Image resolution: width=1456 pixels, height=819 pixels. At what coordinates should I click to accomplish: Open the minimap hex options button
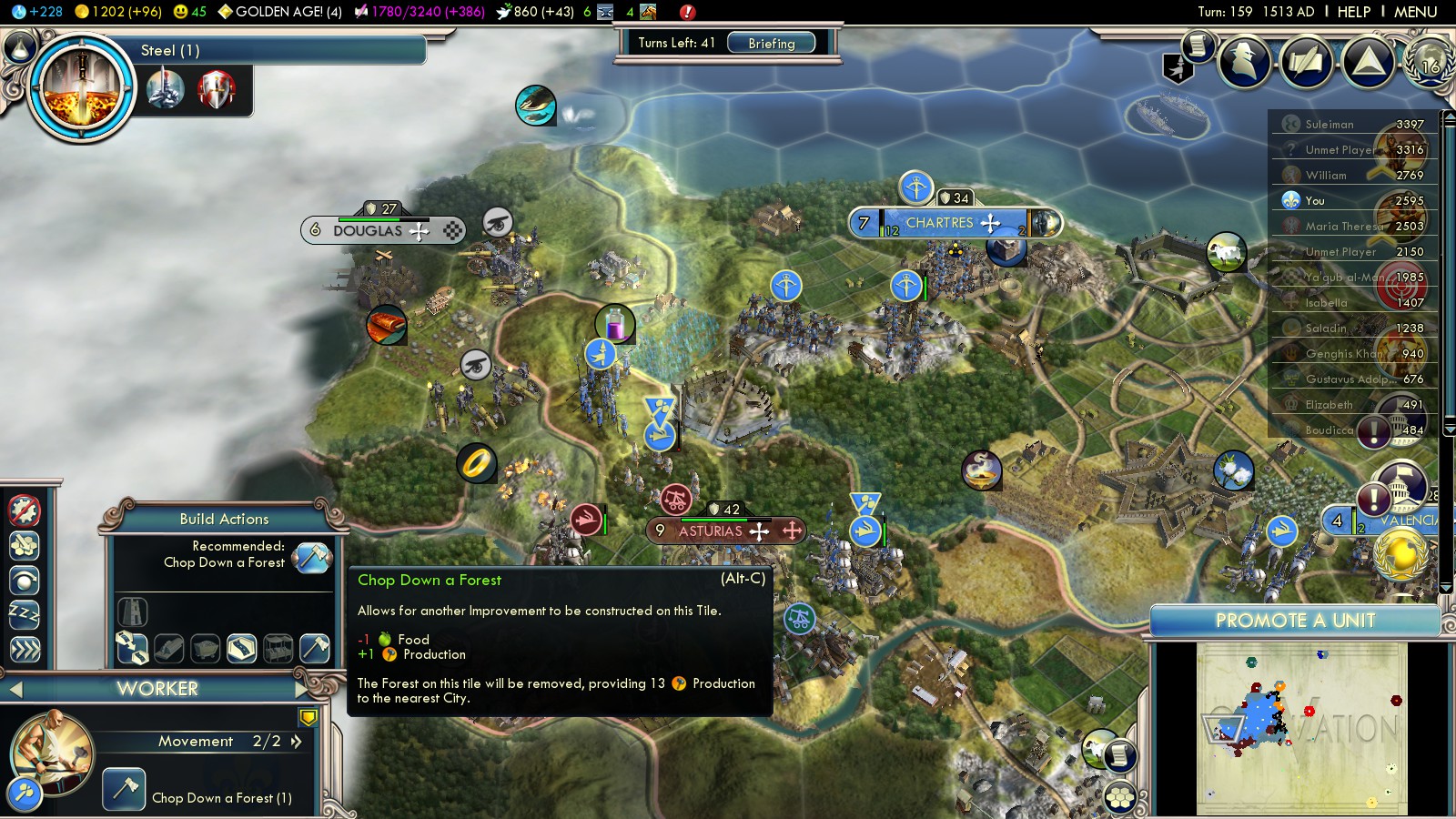coord(1119,798)
